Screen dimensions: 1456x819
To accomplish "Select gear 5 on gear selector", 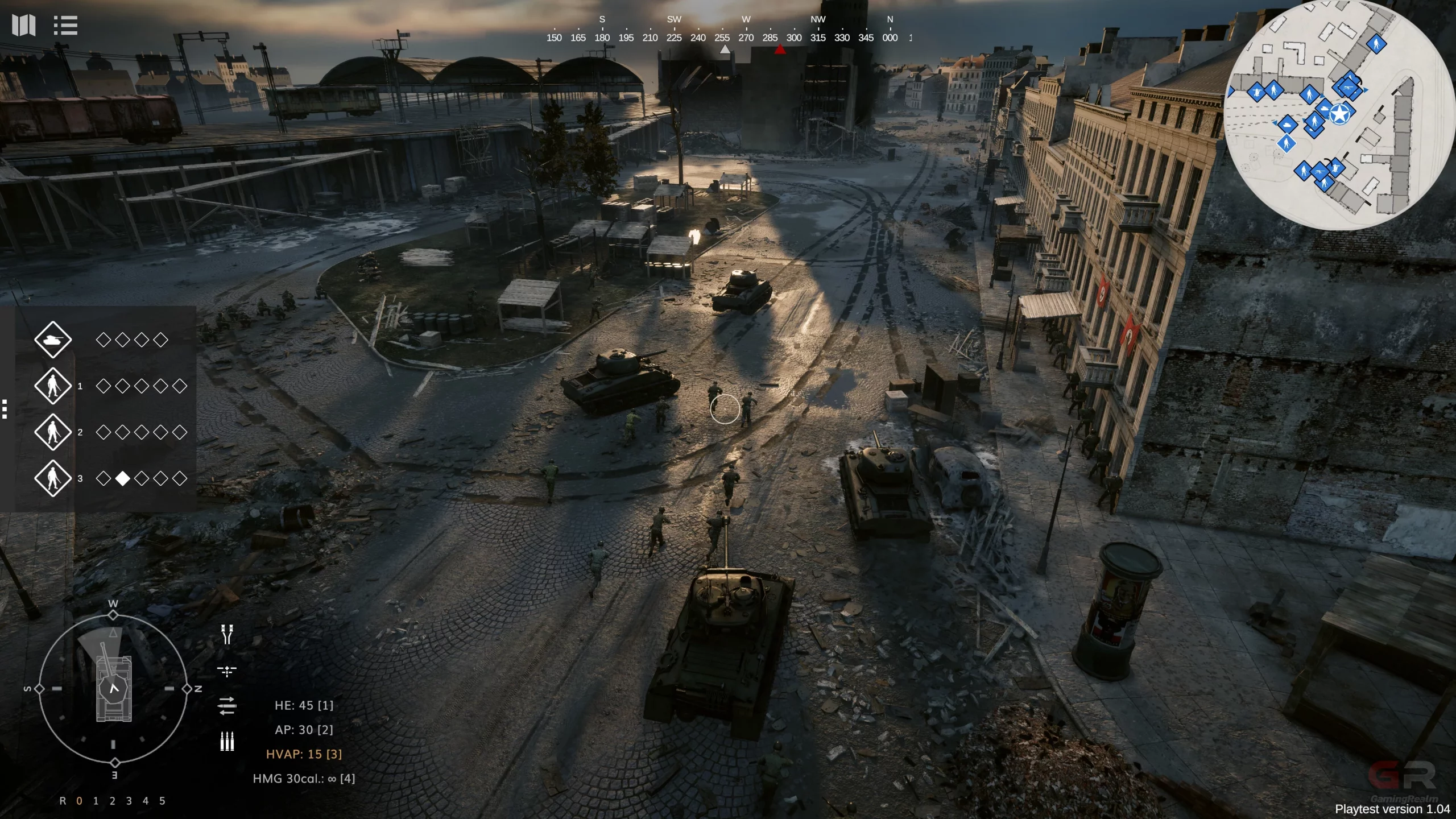I will [162, 801].
